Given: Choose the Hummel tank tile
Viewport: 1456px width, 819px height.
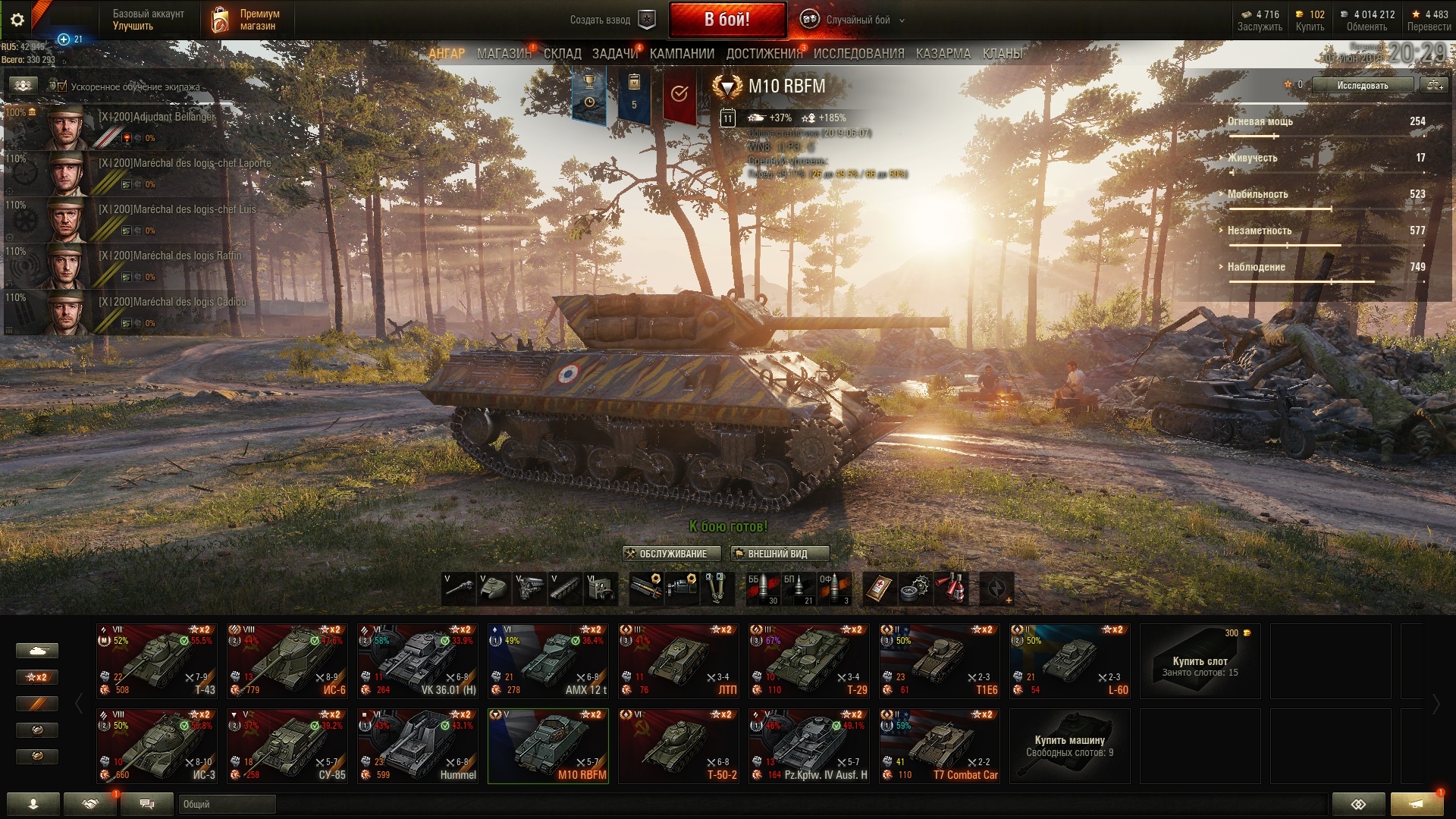Looking at the screenshot, I should pos(418,745).
